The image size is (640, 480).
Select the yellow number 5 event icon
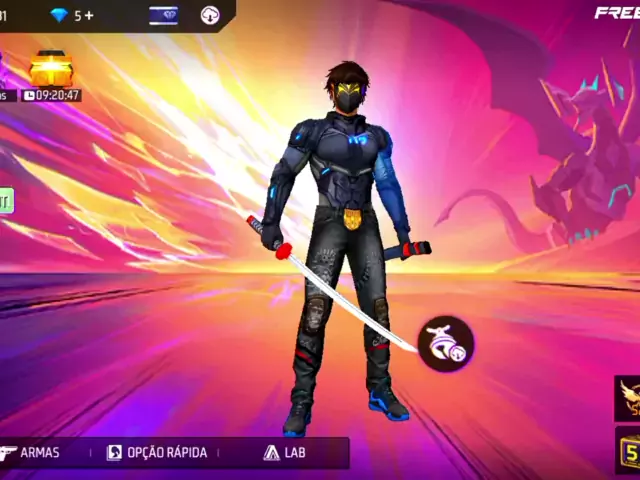coord(629,451)
